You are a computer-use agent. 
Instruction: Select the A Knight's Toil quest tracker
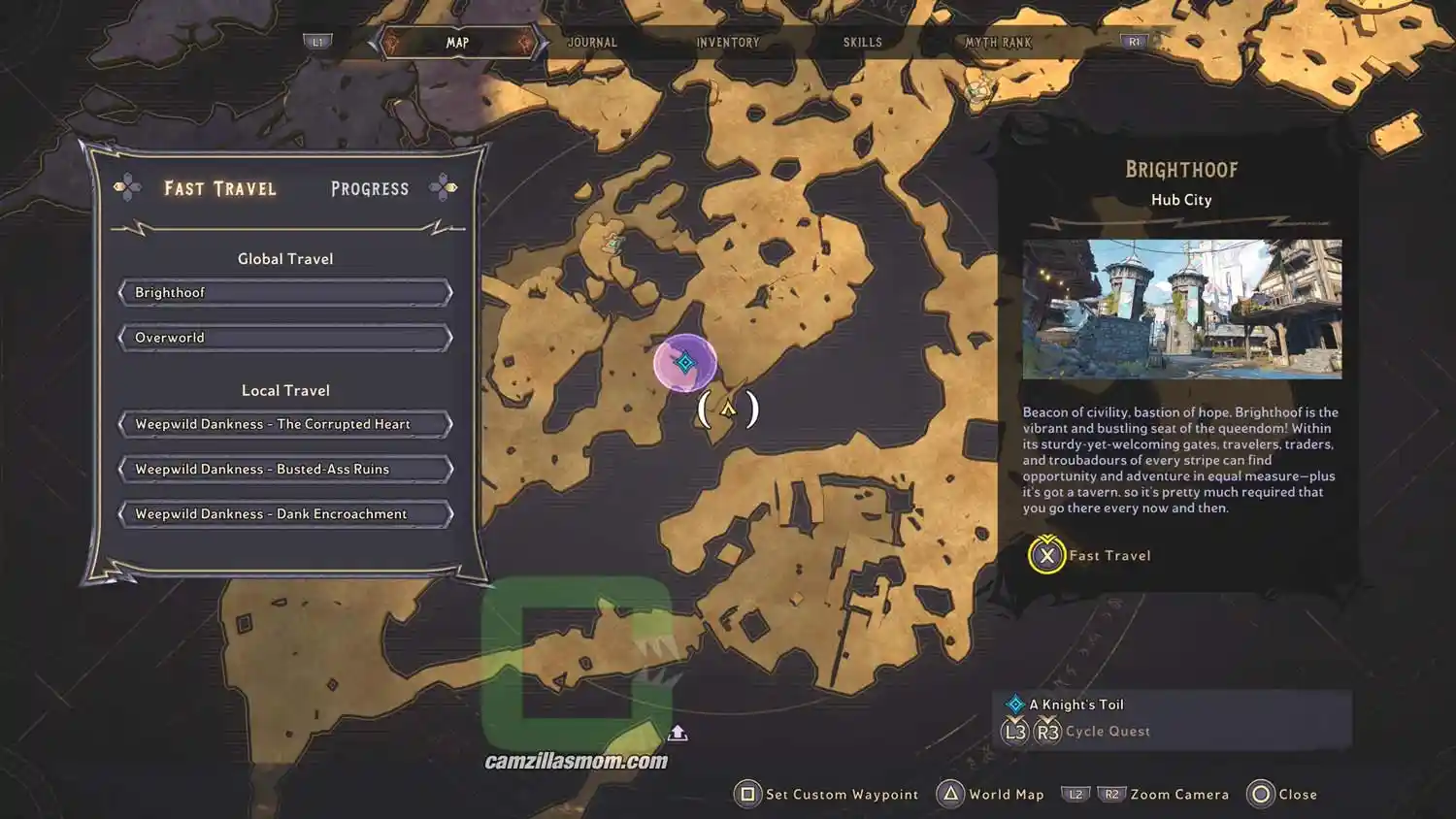tap(1075, 704)
